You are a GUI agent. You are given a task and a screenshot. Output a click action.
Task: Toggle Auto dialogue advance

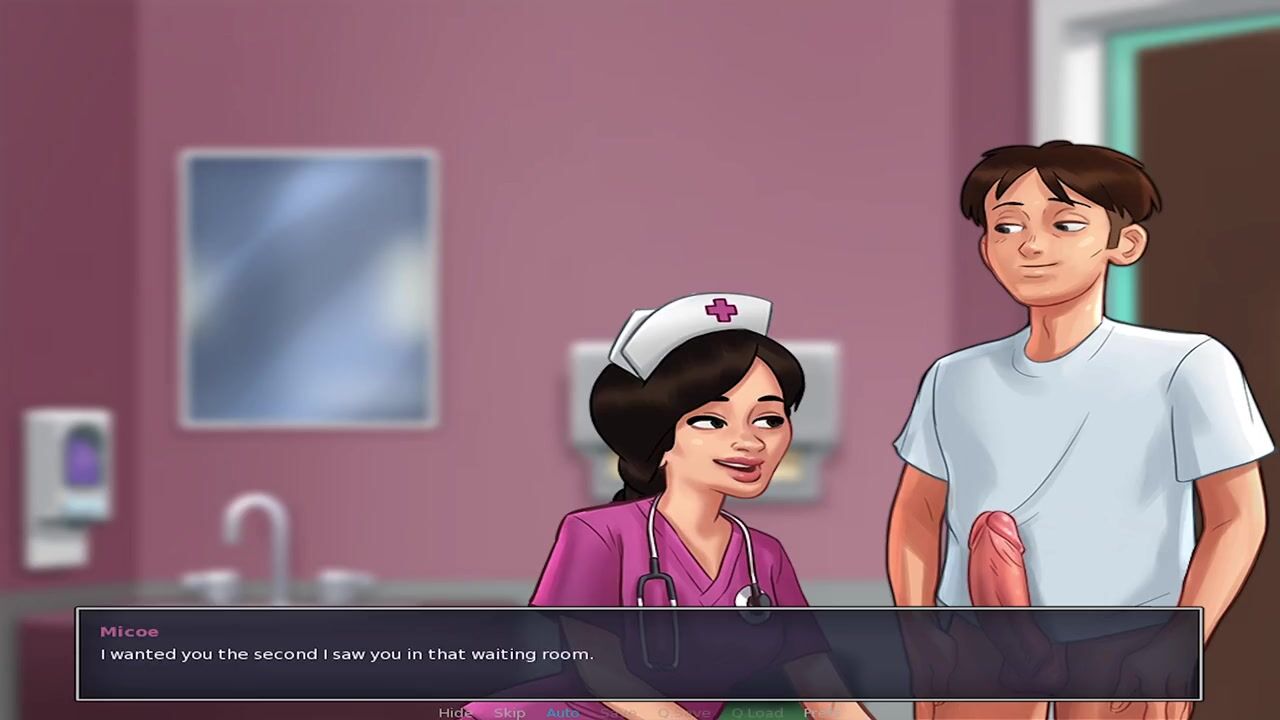pos(562,712)
